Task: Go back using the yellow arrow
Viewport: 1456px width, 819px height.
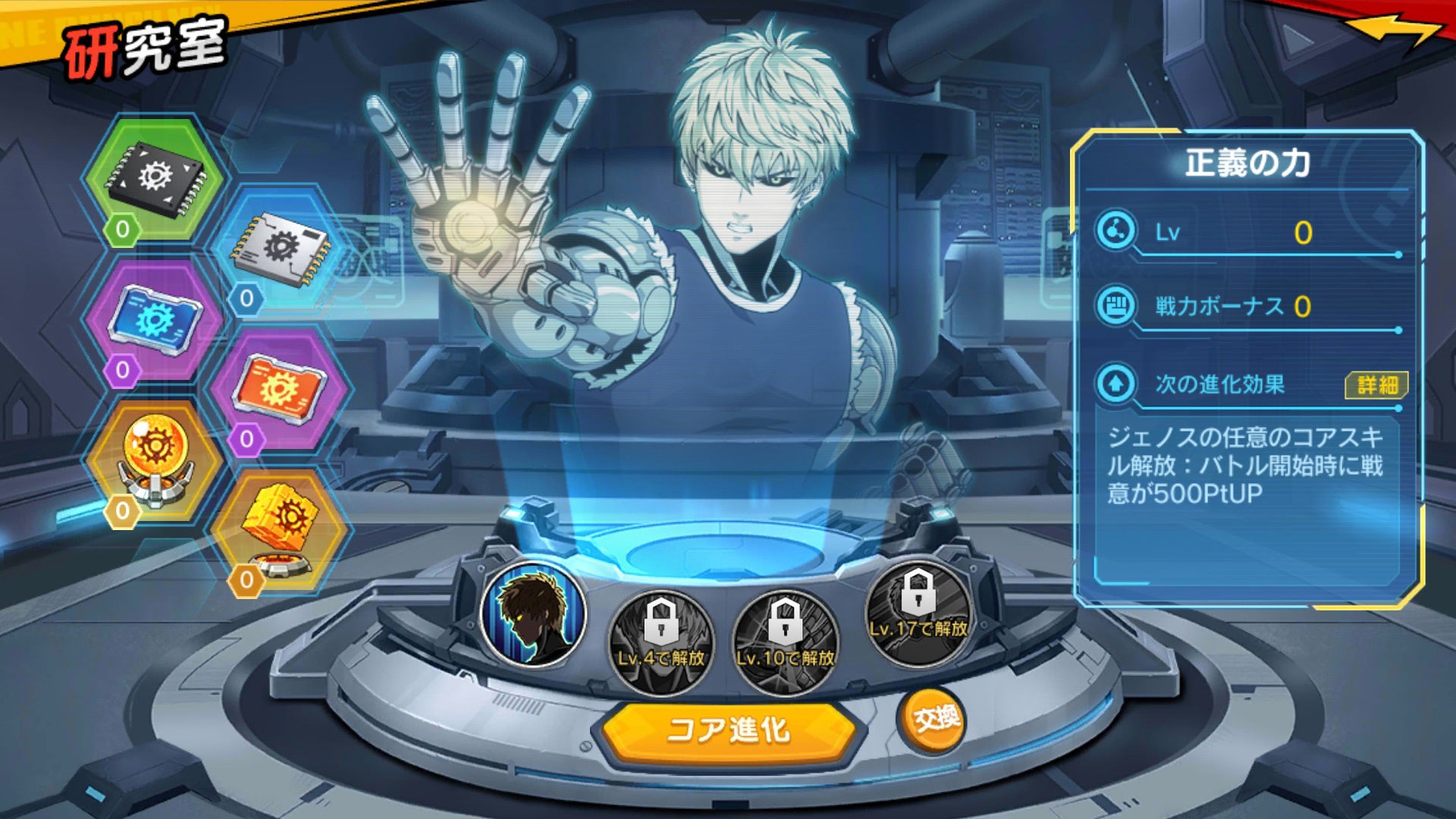Action: coord(1394,32)
